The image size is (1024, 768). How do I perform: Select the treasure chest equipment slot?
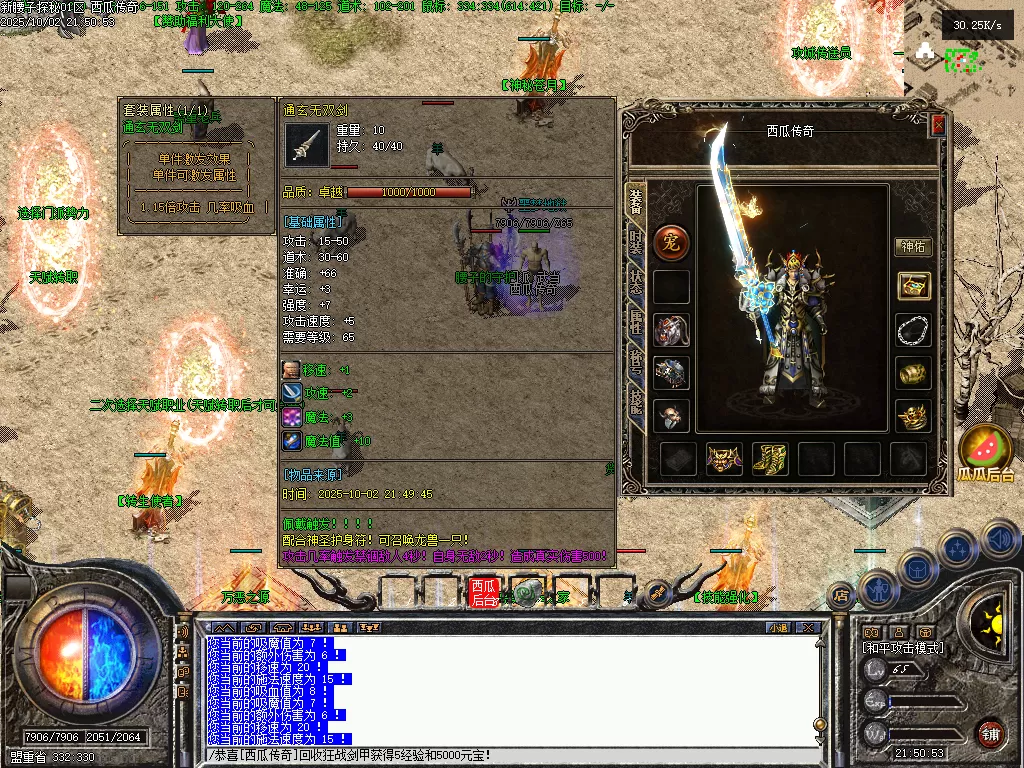pyautogui.click(x=912, y=286)
